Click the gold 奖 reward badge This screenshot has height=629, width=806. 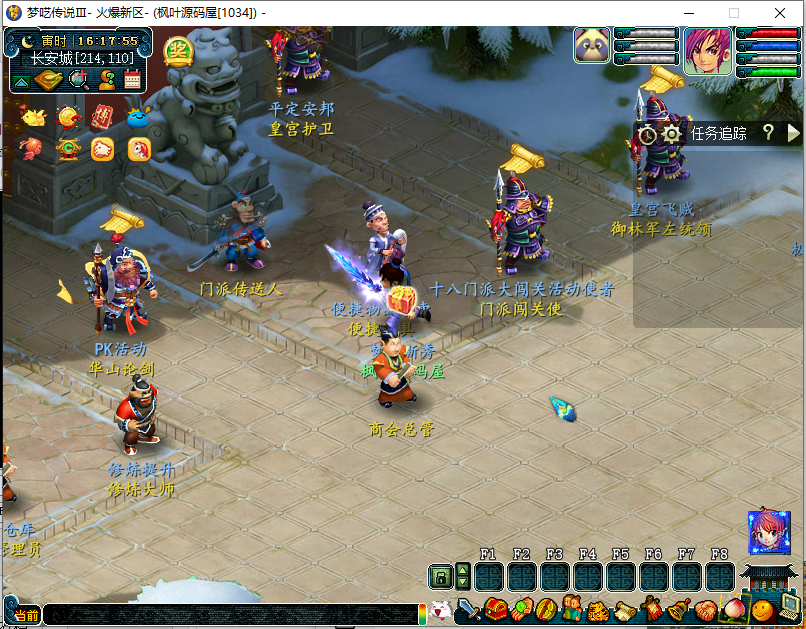click(x=178, y=51)
